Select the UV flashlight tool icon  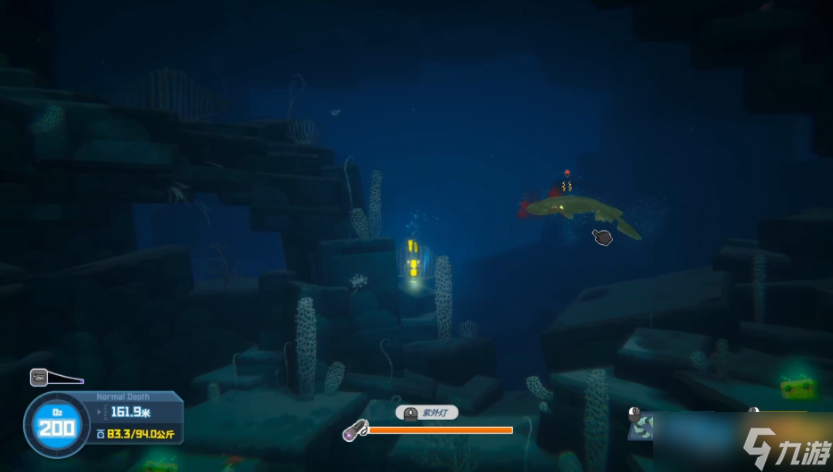[354, 430]
